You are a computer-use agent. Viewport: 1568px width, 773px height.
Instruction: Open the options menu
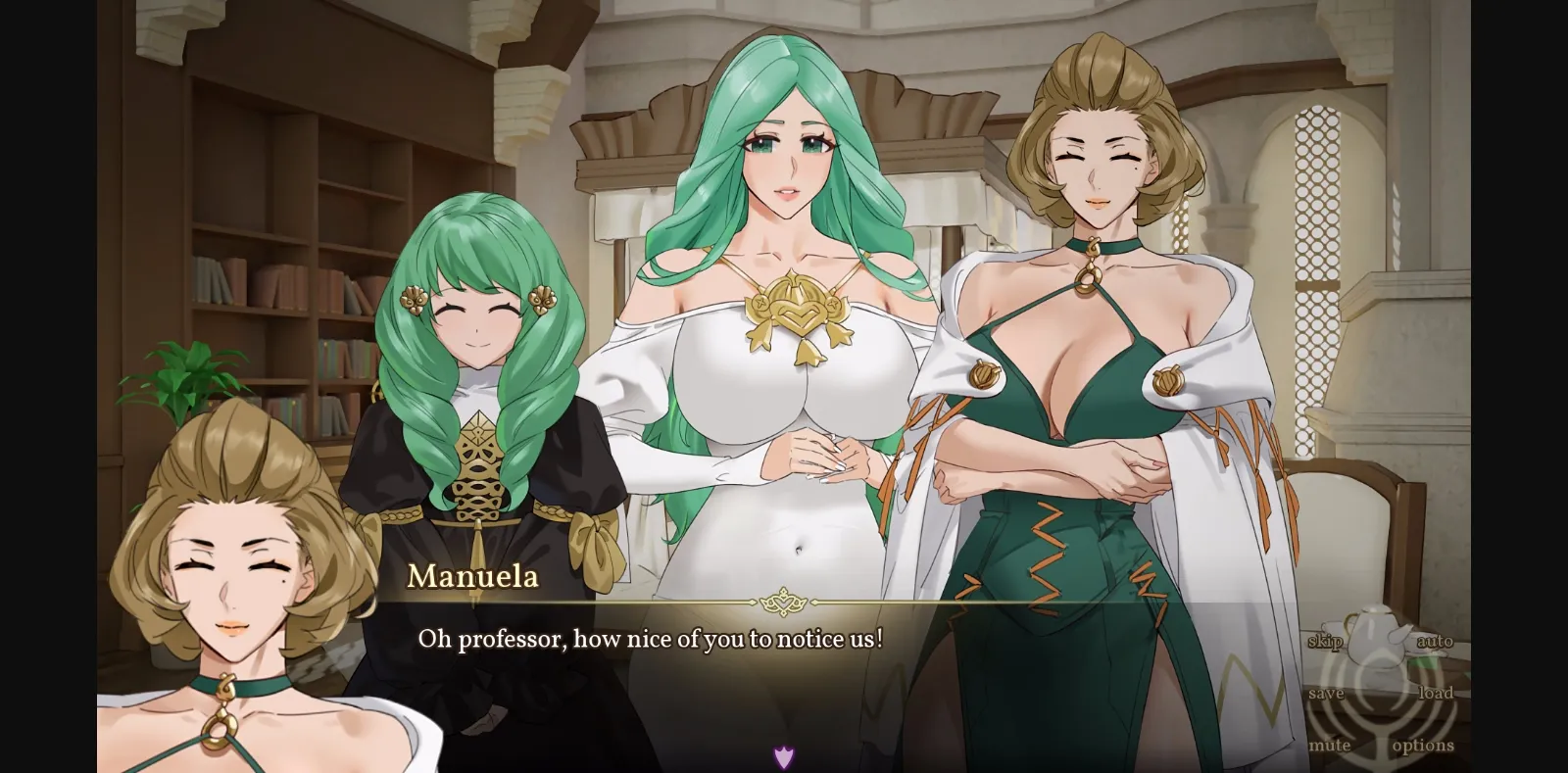pos(1421,745)
